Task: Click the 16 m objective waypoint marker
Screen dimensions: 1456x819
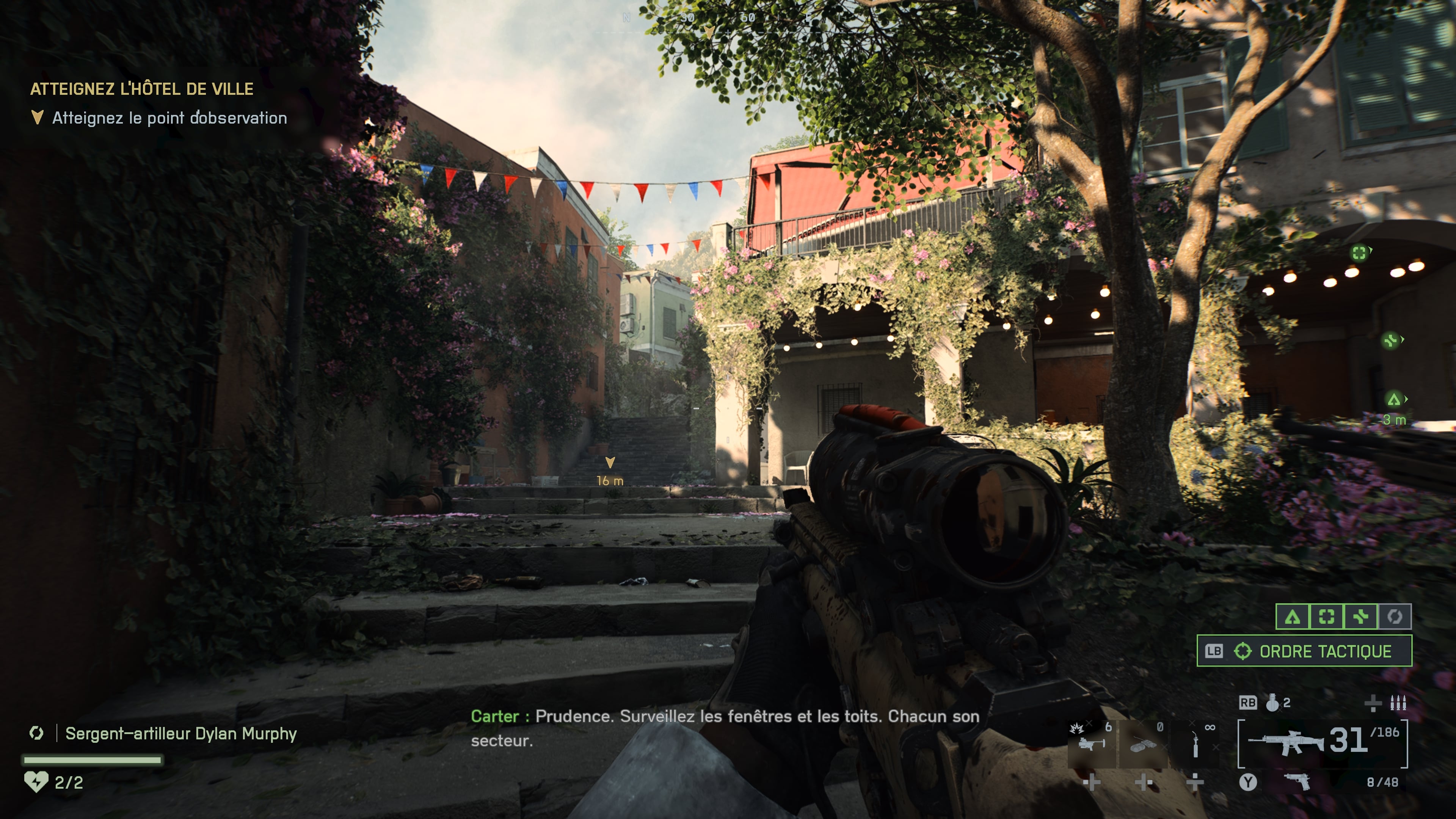Action: [x=610, y=463]
